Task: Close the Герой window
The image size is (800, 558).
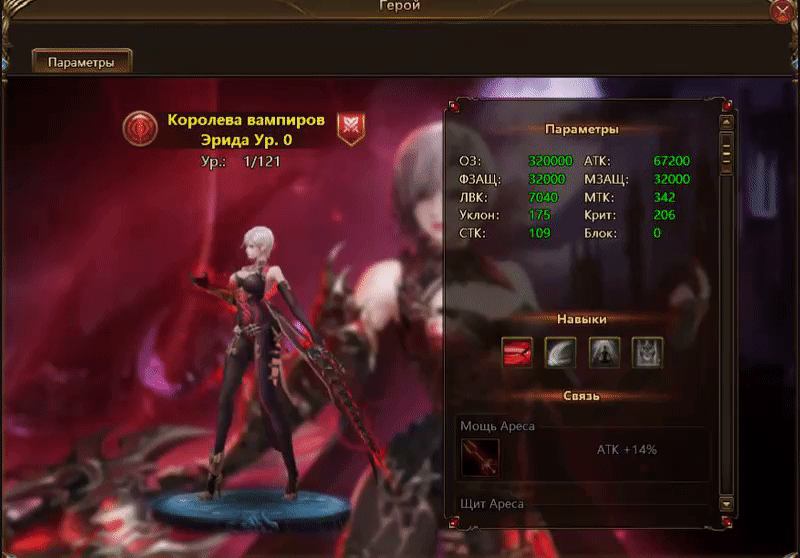Action: coord(781,11)
